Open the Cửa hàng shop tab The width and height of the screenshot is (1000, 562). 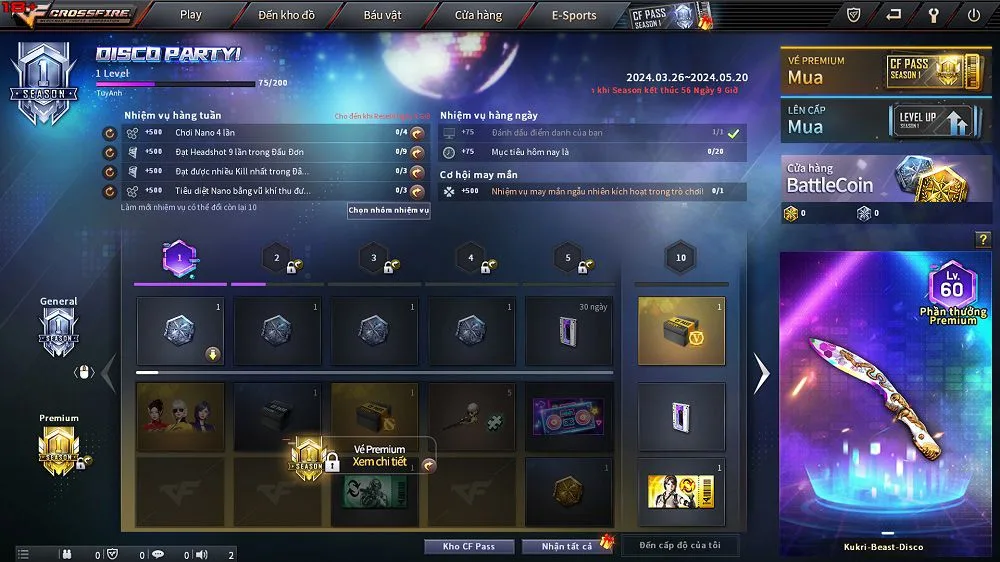[x=478, y=15]
